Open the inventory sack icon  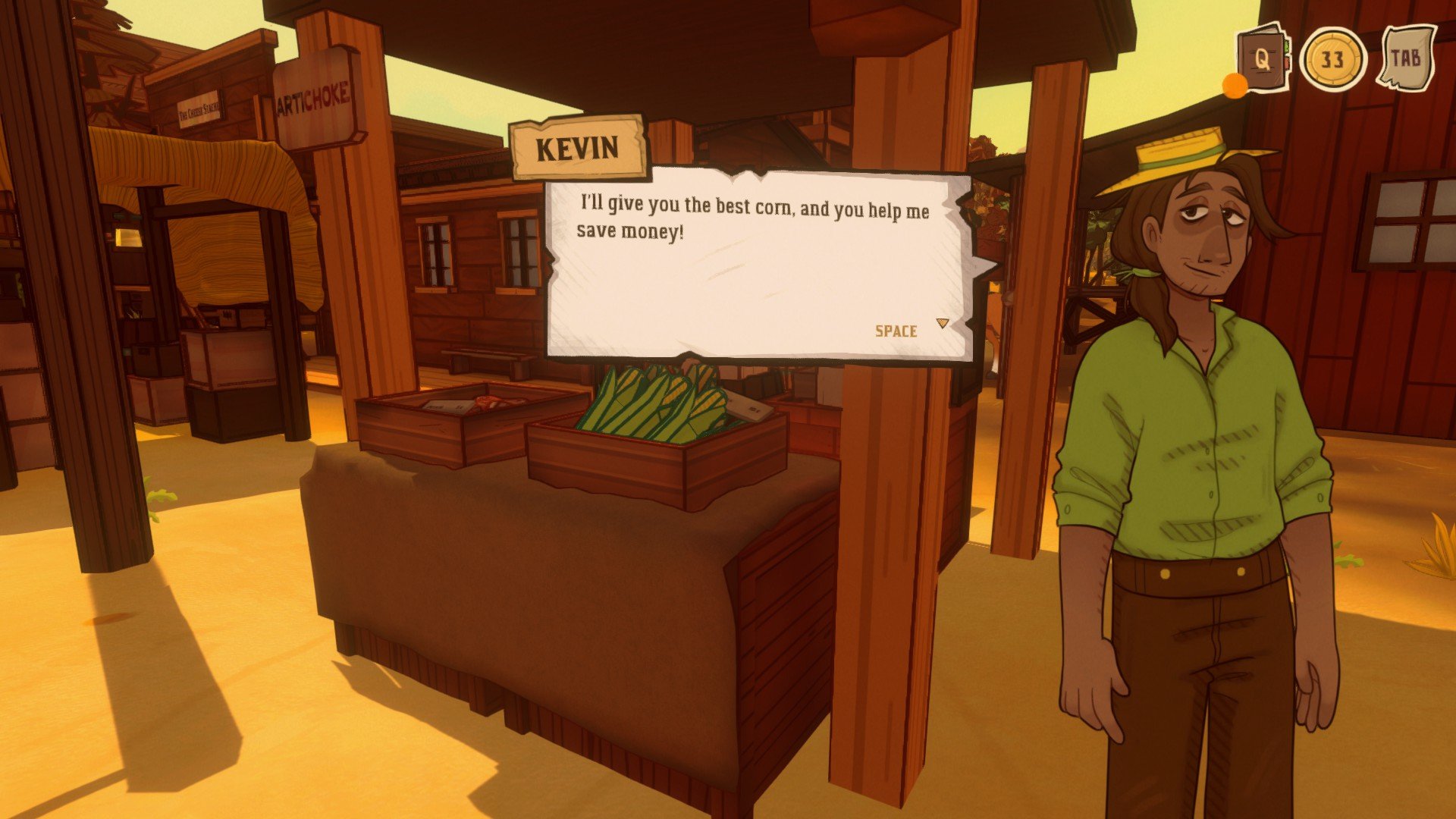(1407, 58)
